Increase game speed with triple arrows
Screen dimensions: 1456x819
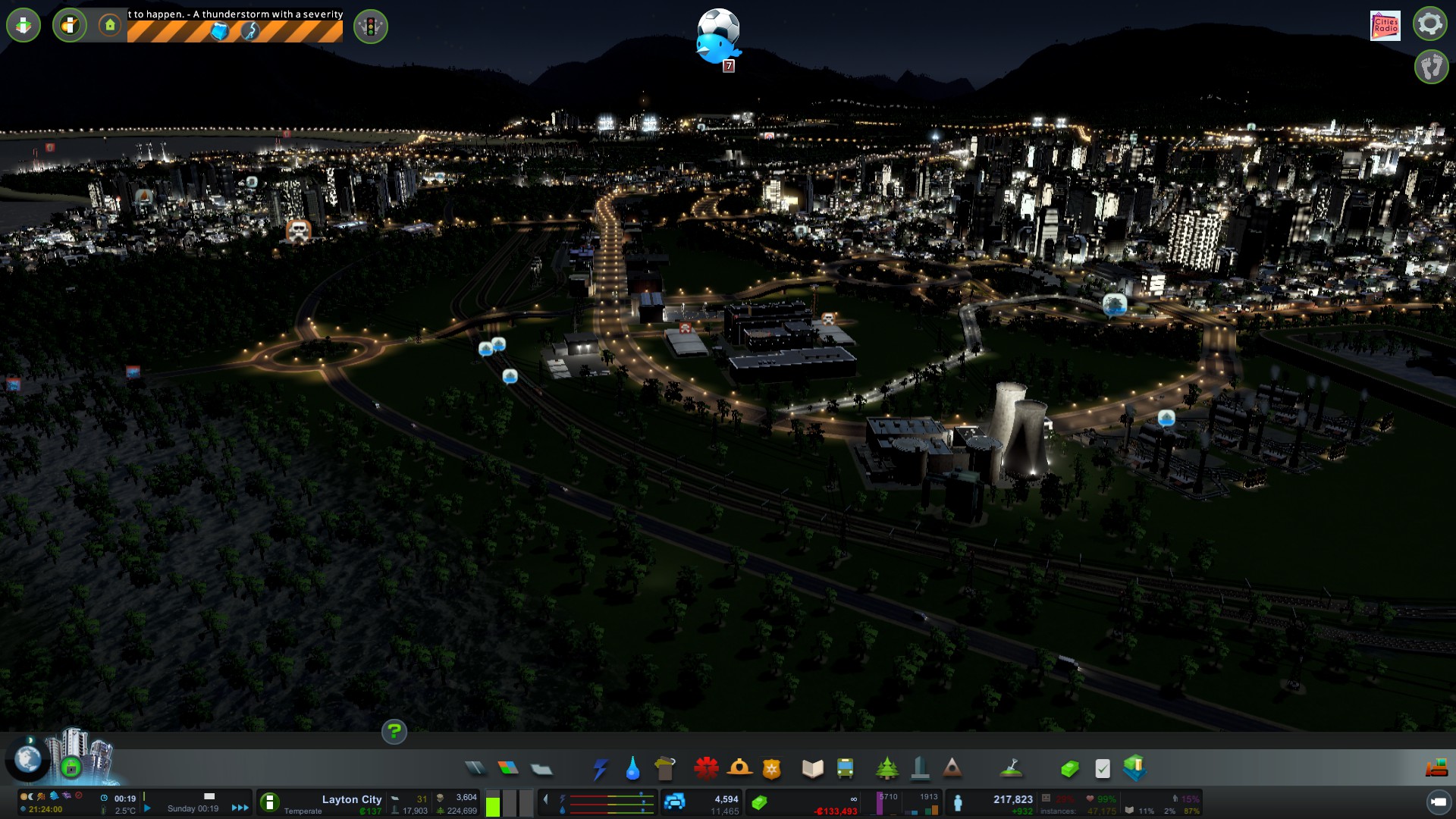tap(240, 808)
